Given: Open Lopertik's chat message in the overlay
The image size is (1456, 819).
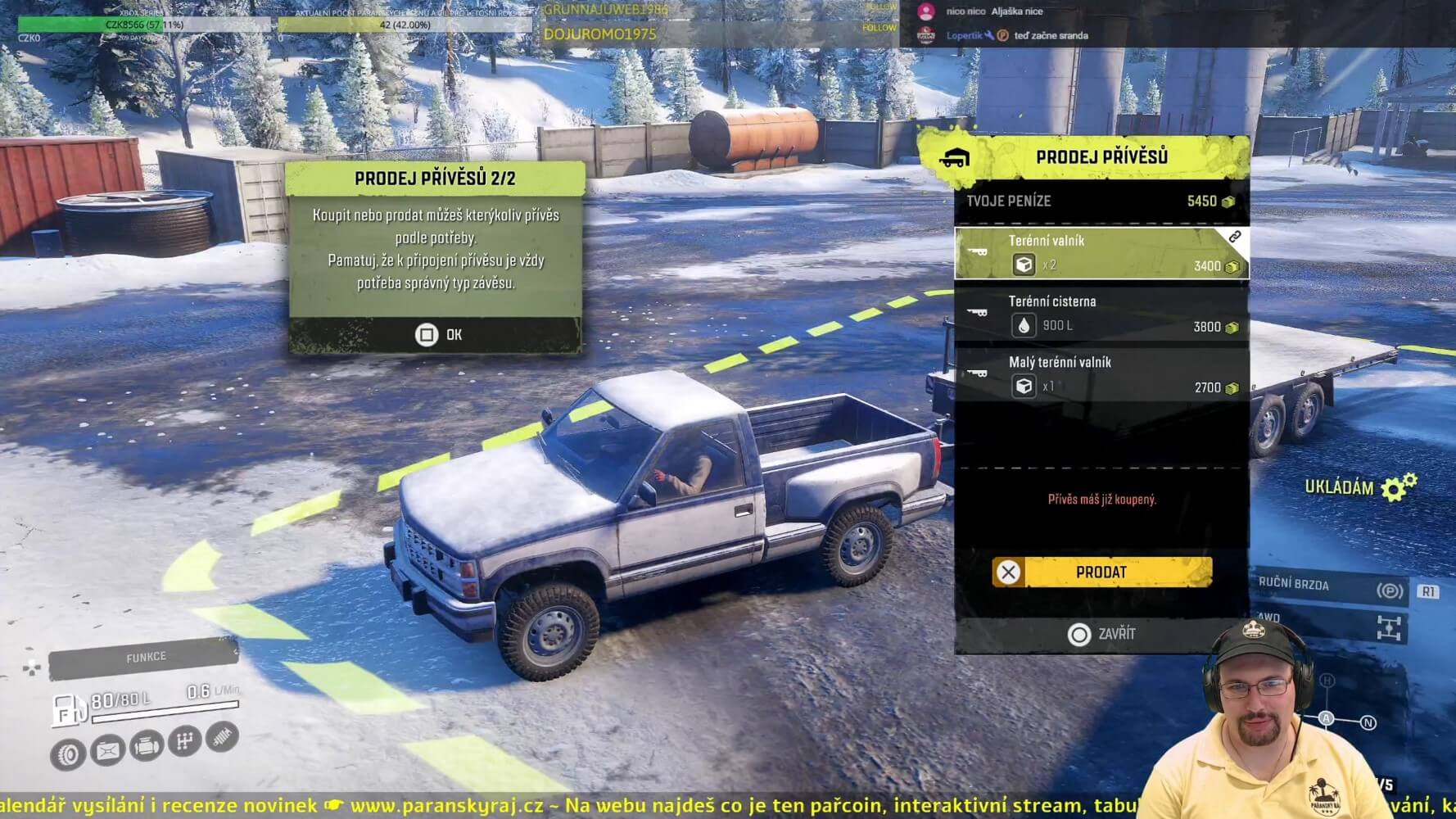Looking at the screenshot, I should 1015,35.
